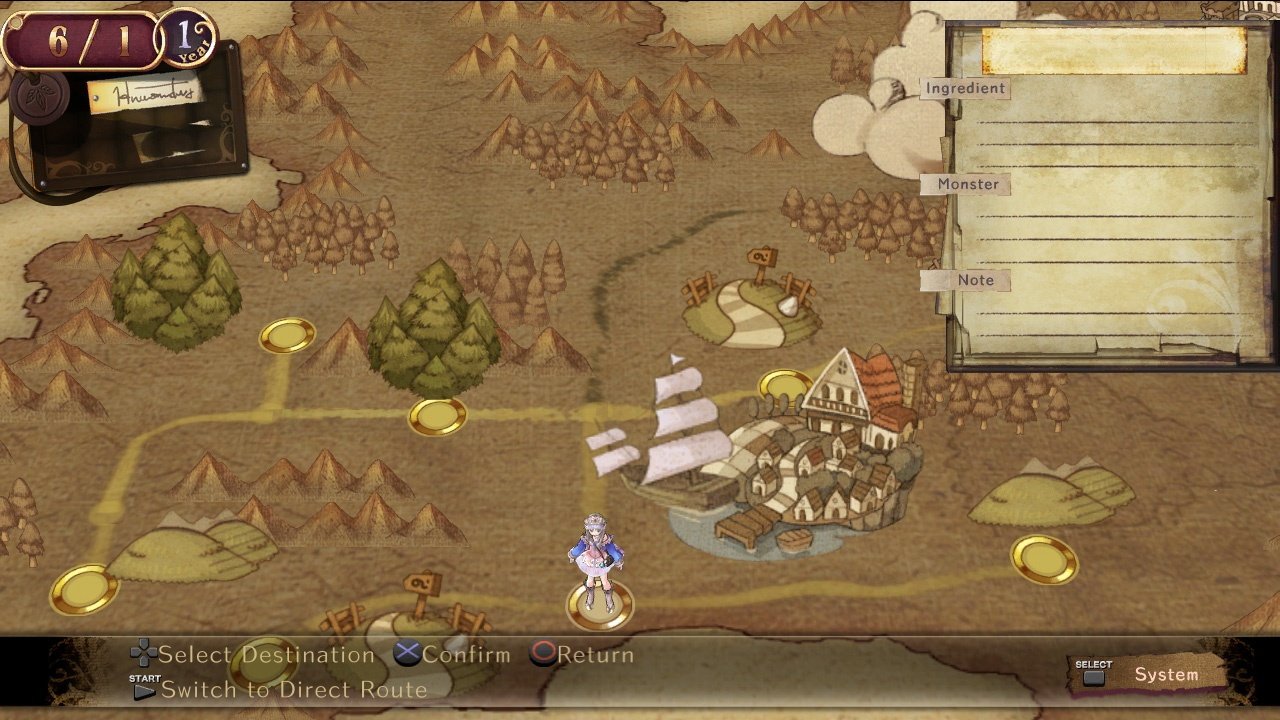Expand the Ingredient section of the info panel
This screenshot has height=720, width=1280.
[x=965, y=88]
